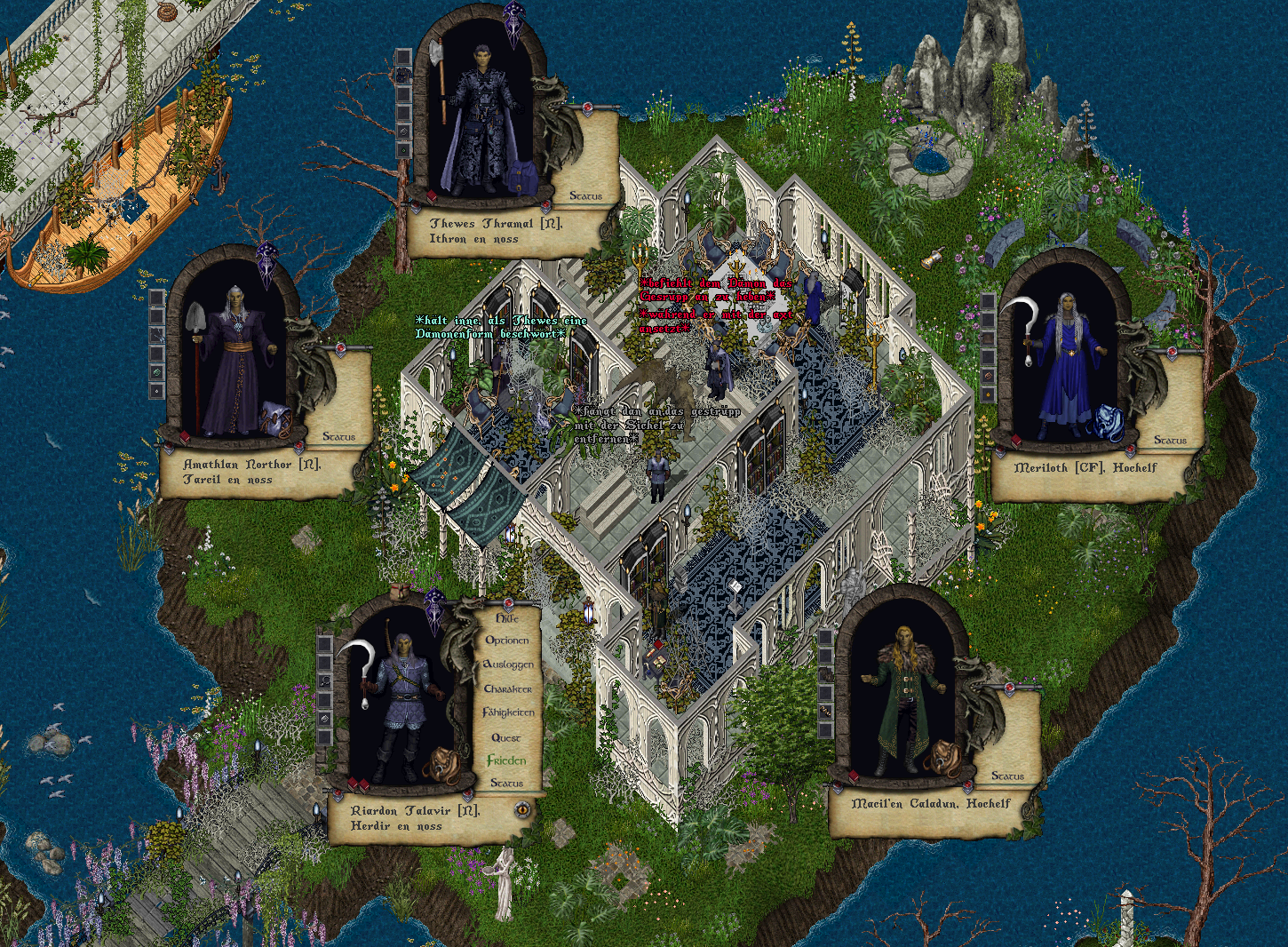Open Hilfe on Riardon's paperdoll

click(507, 617)
